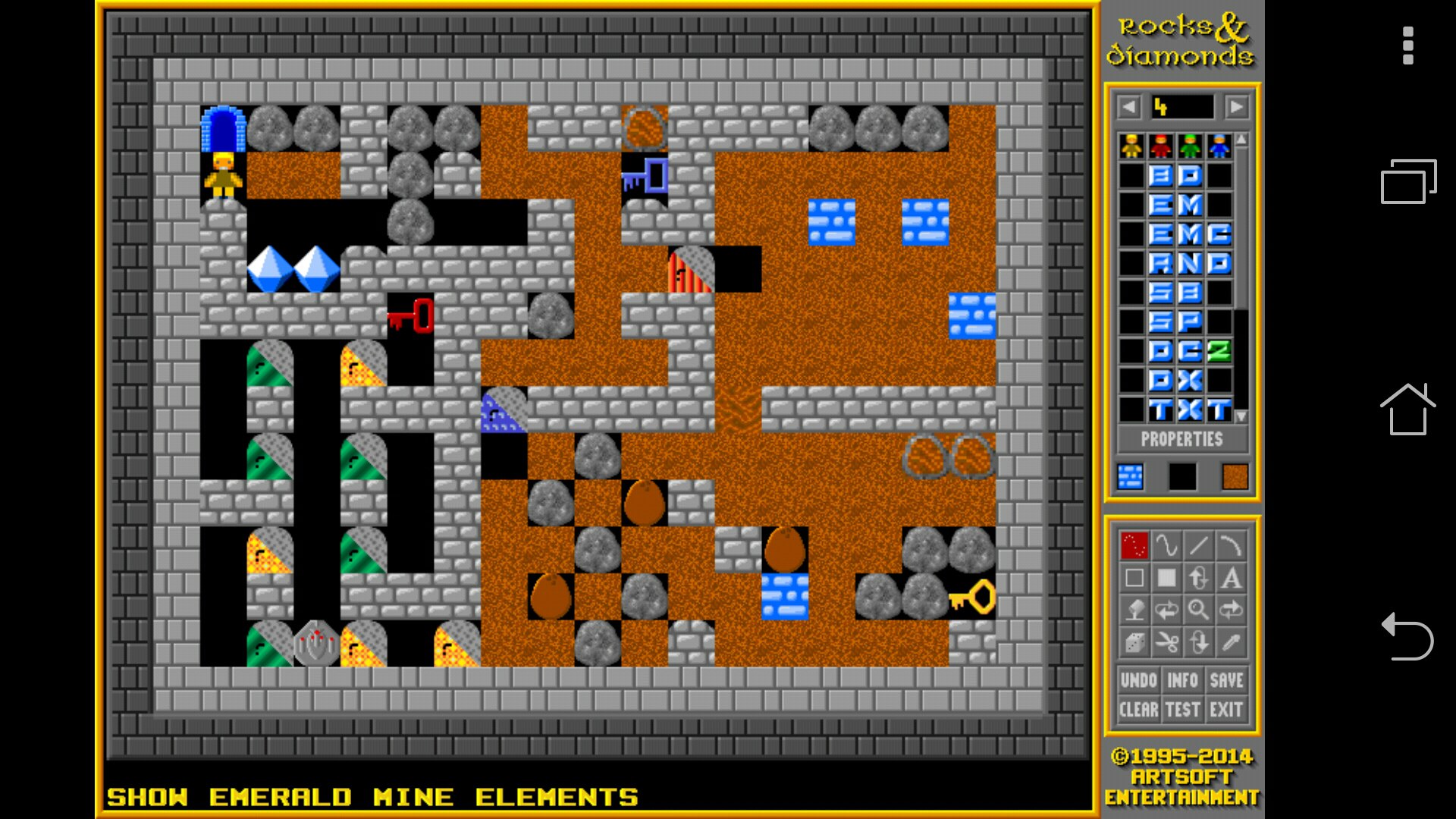
Task: Save the current level
Action: pos(1226,680)
